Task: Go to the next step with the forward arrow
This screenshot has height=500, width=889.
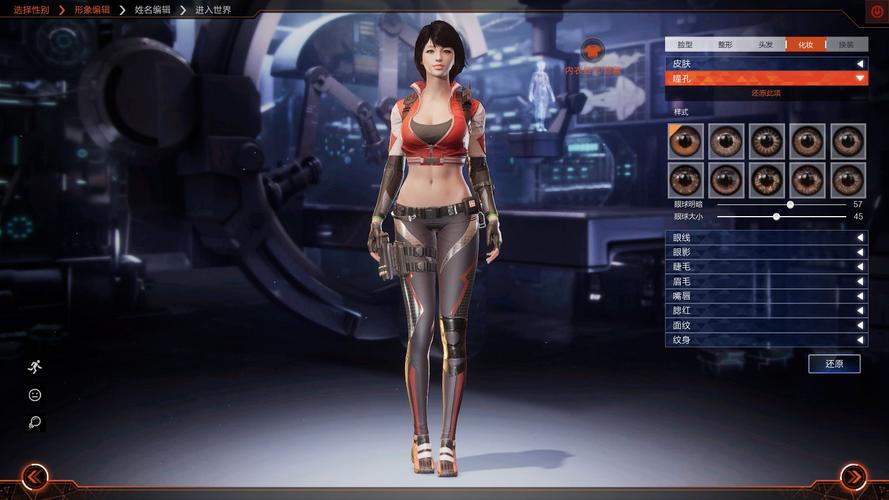Action: pos(853,477)
